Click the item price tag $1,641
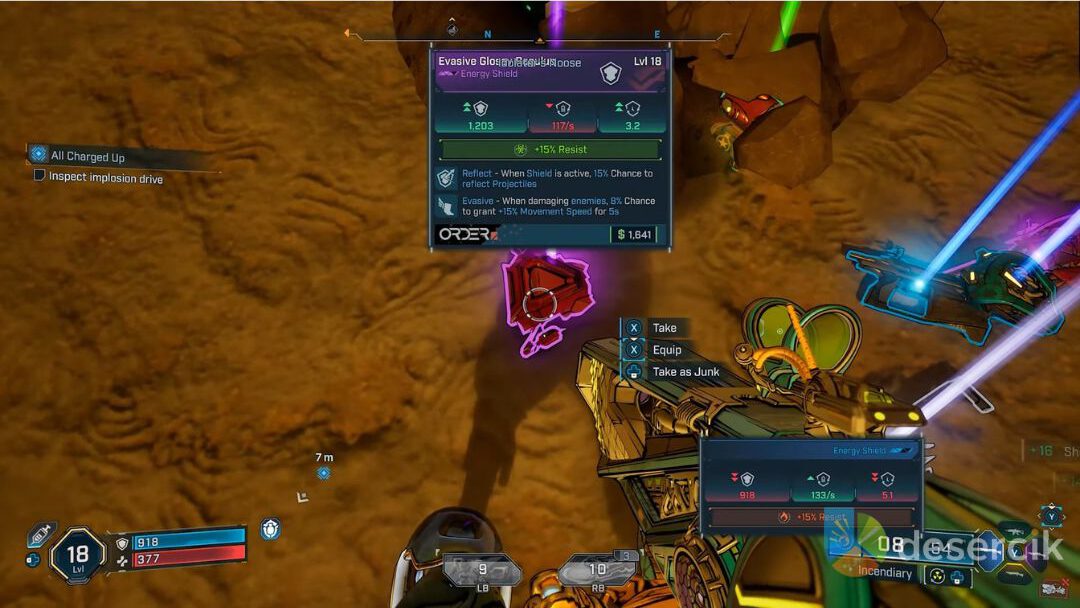This screenshot has width=1080, height=608. [635, 234]
